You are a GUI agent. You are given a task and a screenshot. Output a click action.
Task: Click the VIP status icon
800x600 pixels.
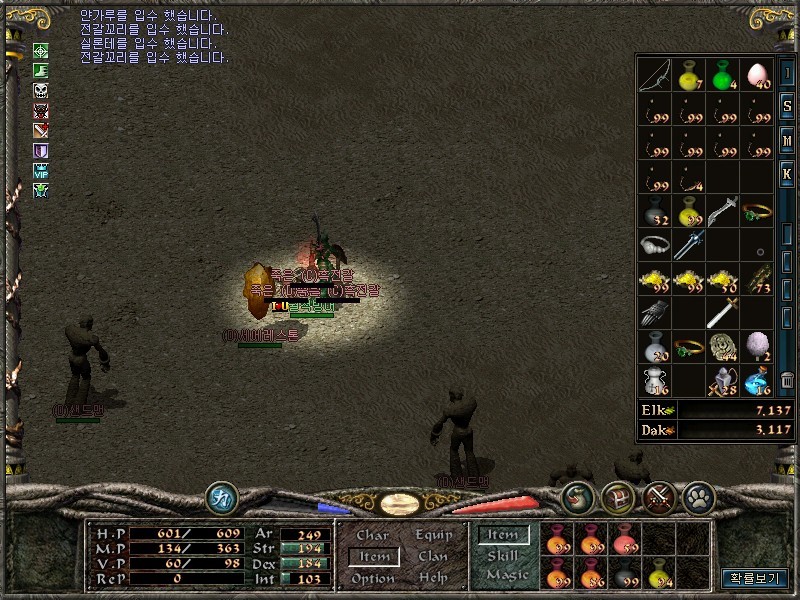[41, 171]
